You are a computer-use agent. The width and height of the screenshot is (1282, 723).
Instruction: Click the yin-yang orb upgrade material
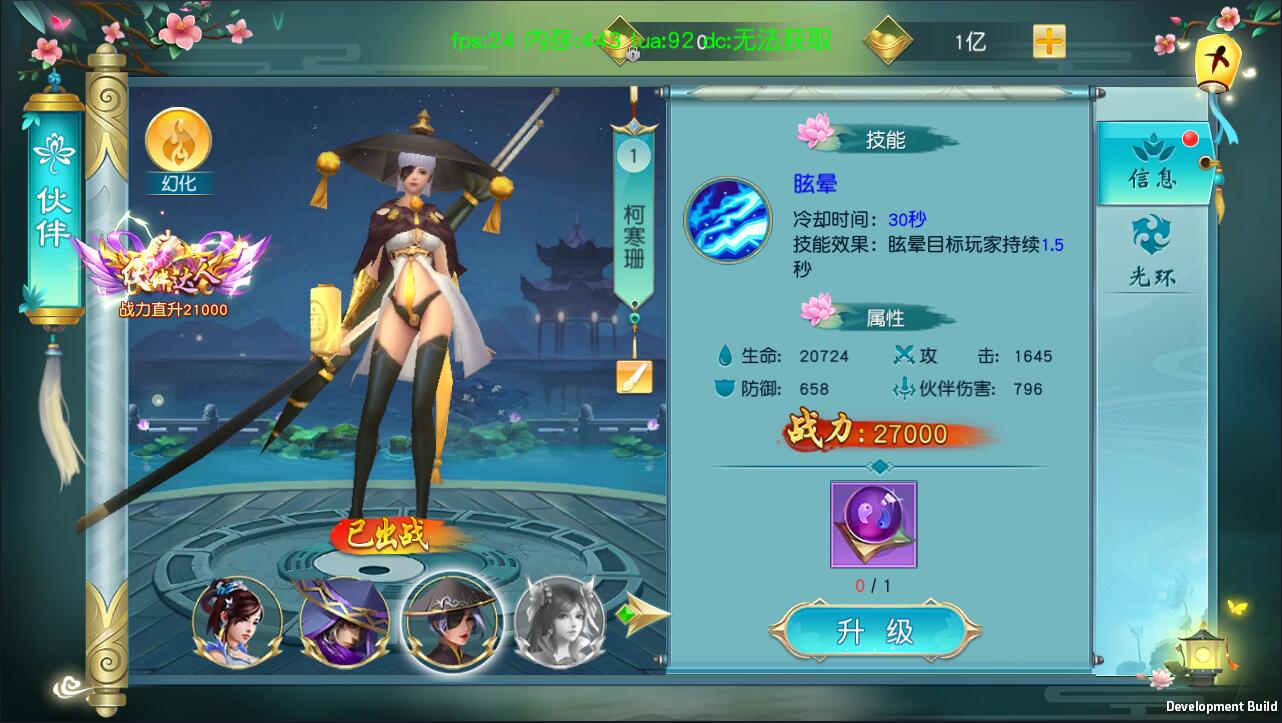873,523
